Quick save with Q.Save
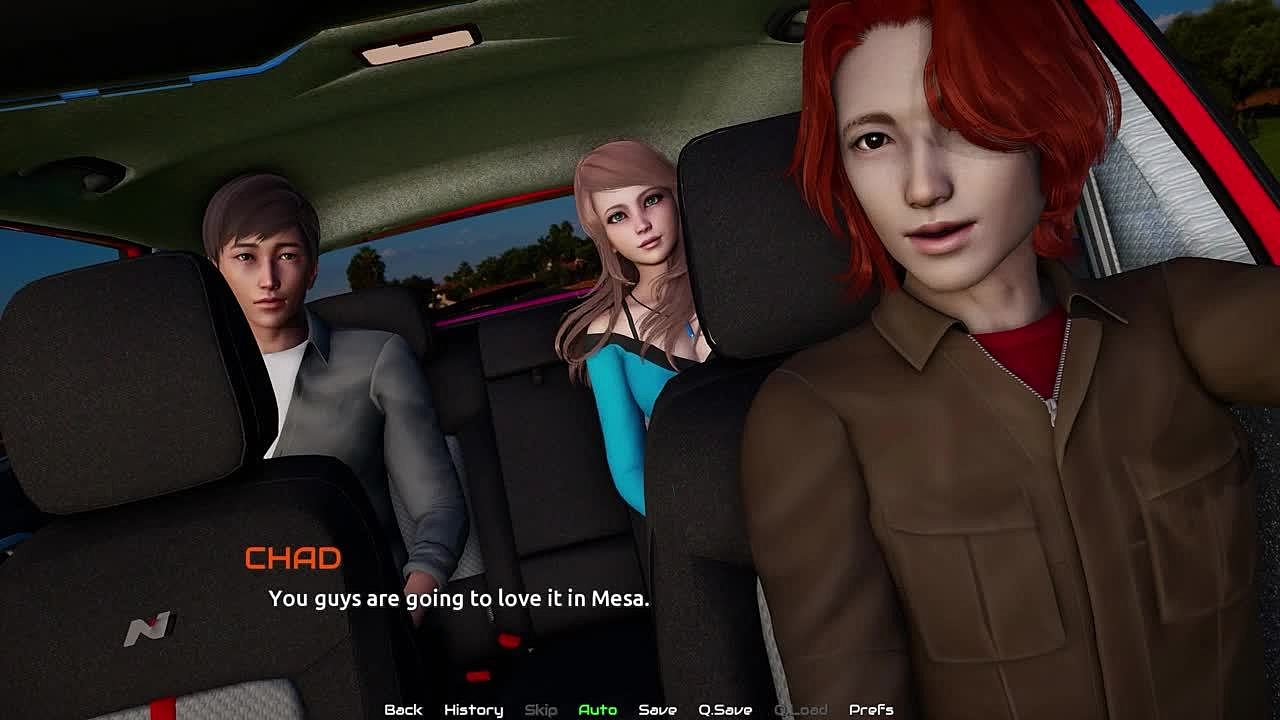1280x720 pixels. [725, 709]
